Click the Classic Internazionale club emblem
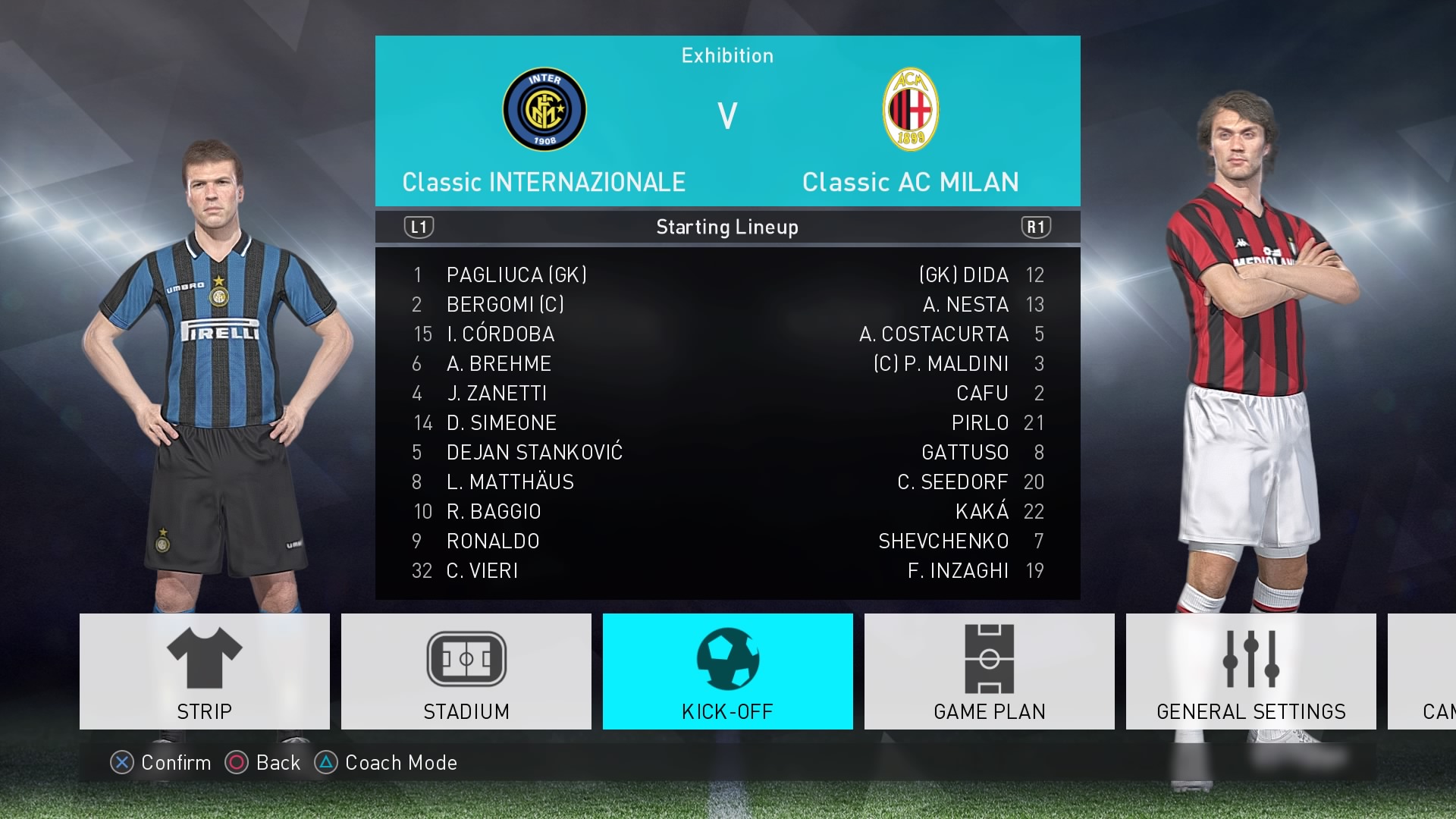The image size is (1456, 819). (544, 110)
